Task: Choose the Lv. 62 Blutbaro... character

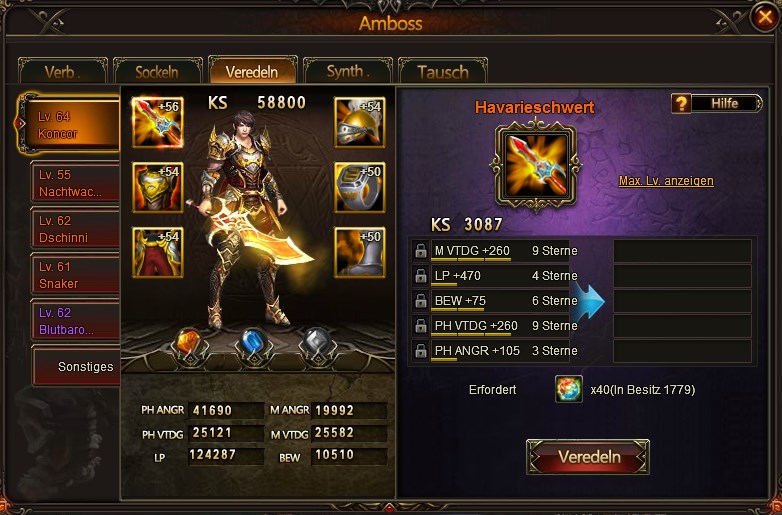Action: [x=74, y=320]
